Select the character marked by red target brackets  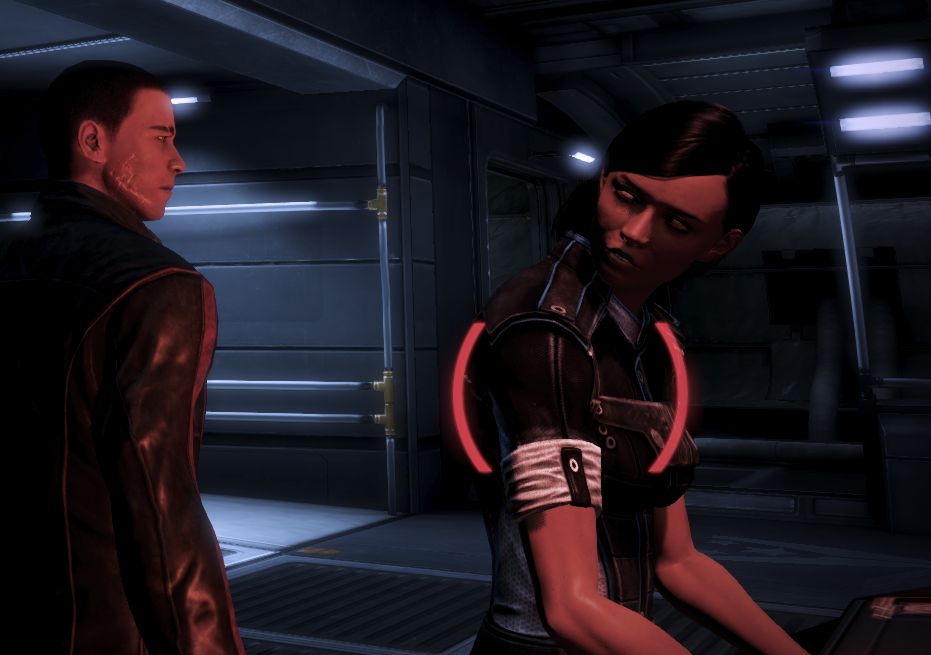(570, 398)
